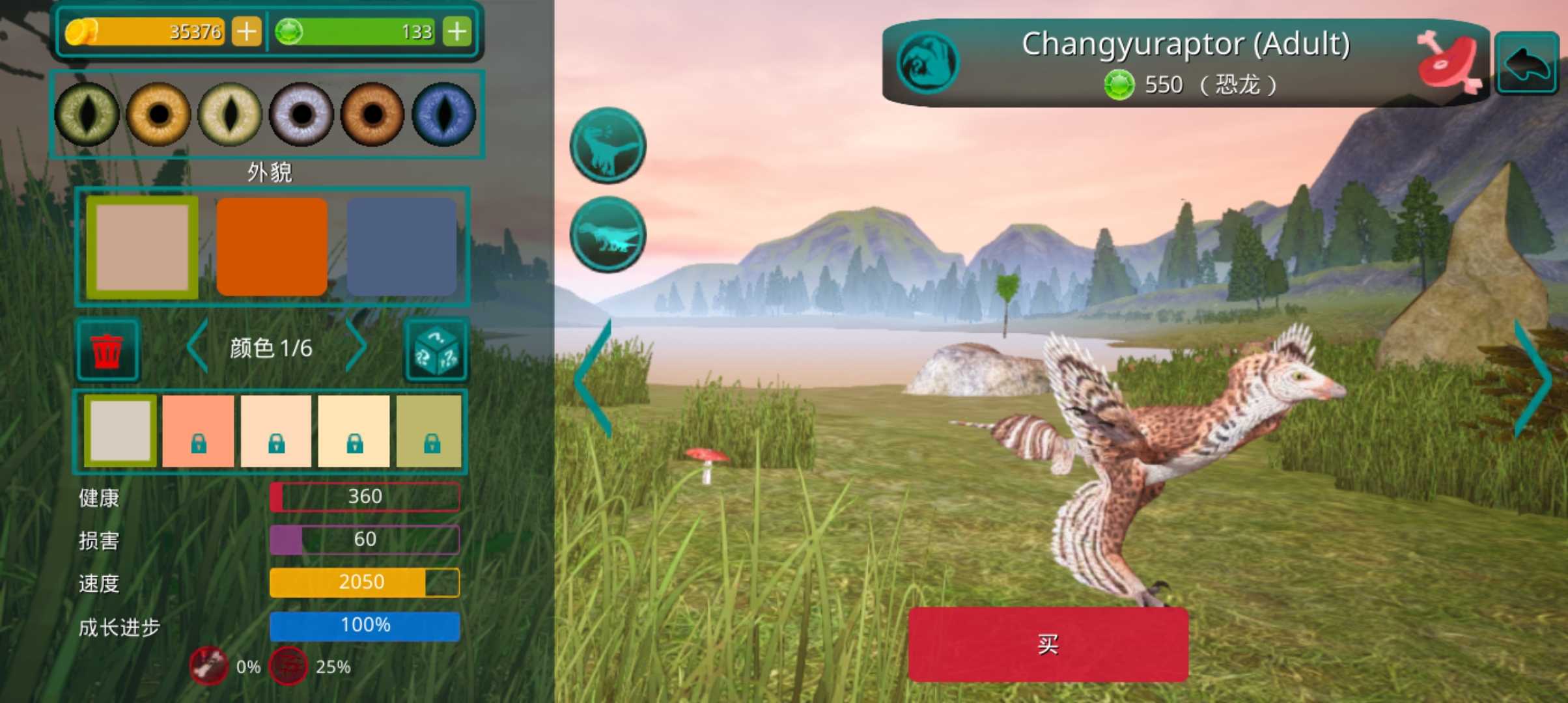Select the orange appearance swatch
Screen dimensions: 1568x703
point(272,247)
